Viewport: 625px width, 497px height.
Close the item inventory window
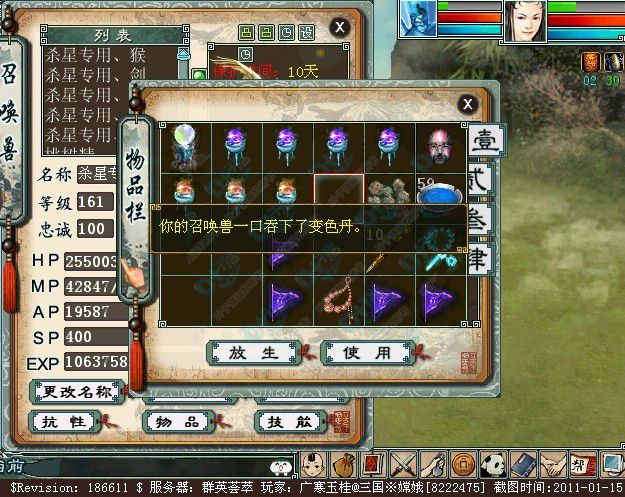[x=467, y=103]
